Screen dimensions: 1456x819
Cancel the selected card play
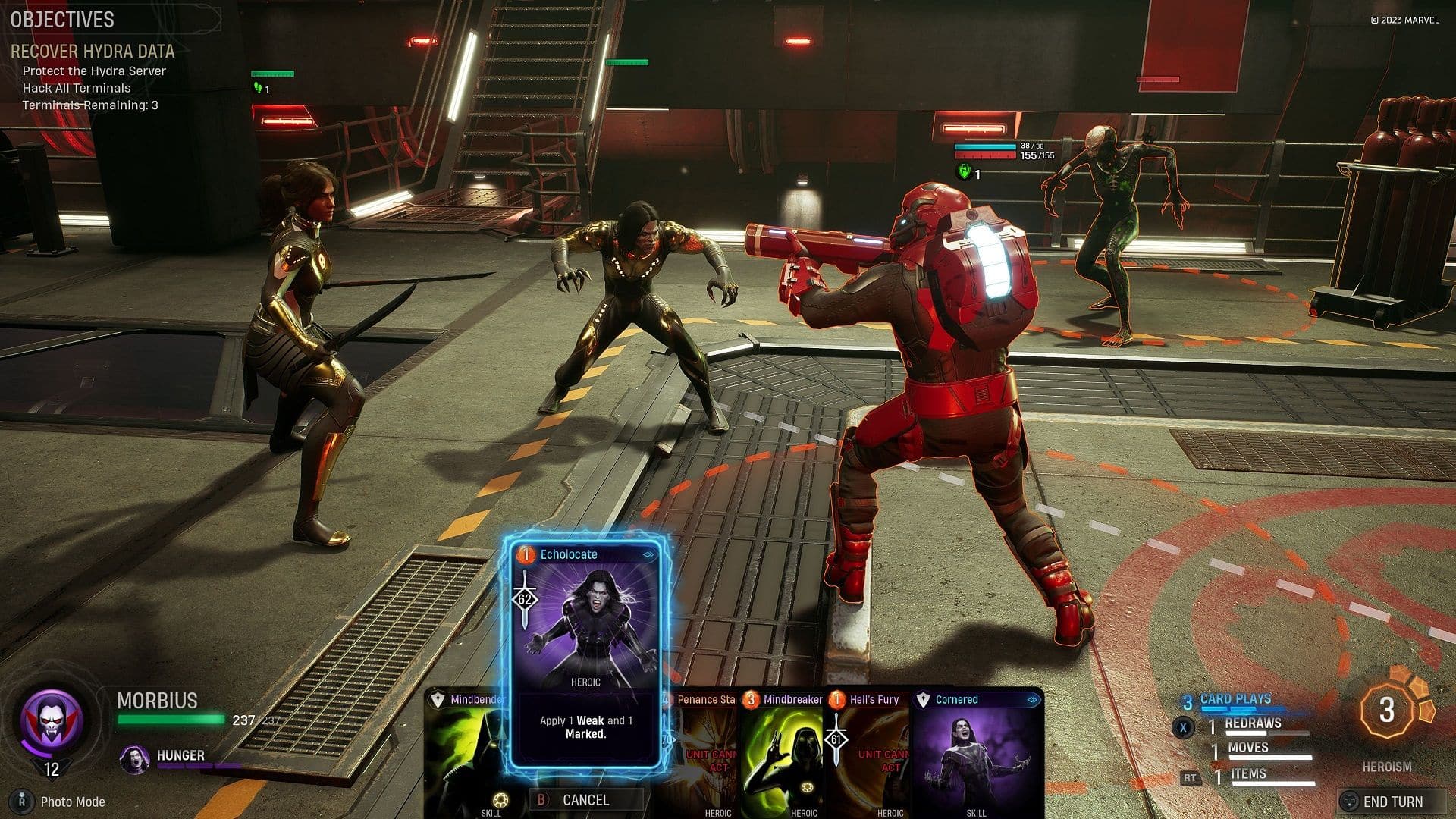pos(585,799)
